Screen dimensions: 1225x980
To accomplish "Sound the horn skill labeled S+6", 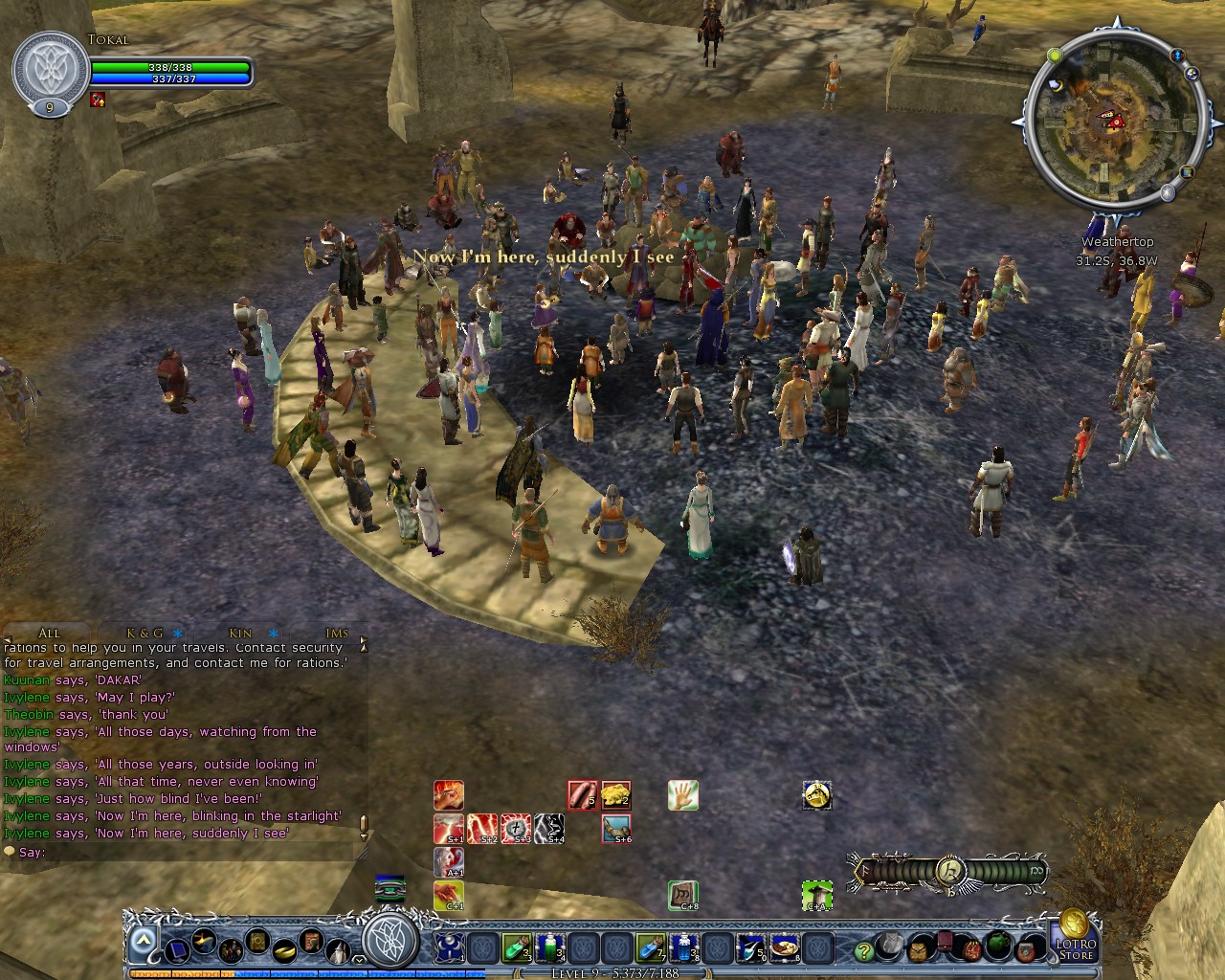I will tap(616, 828).
